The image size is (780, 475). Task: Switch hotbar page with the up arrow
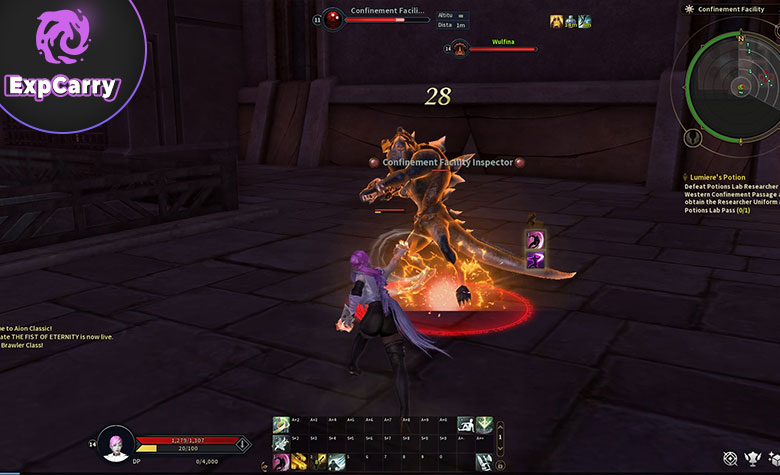coord(501,427)
